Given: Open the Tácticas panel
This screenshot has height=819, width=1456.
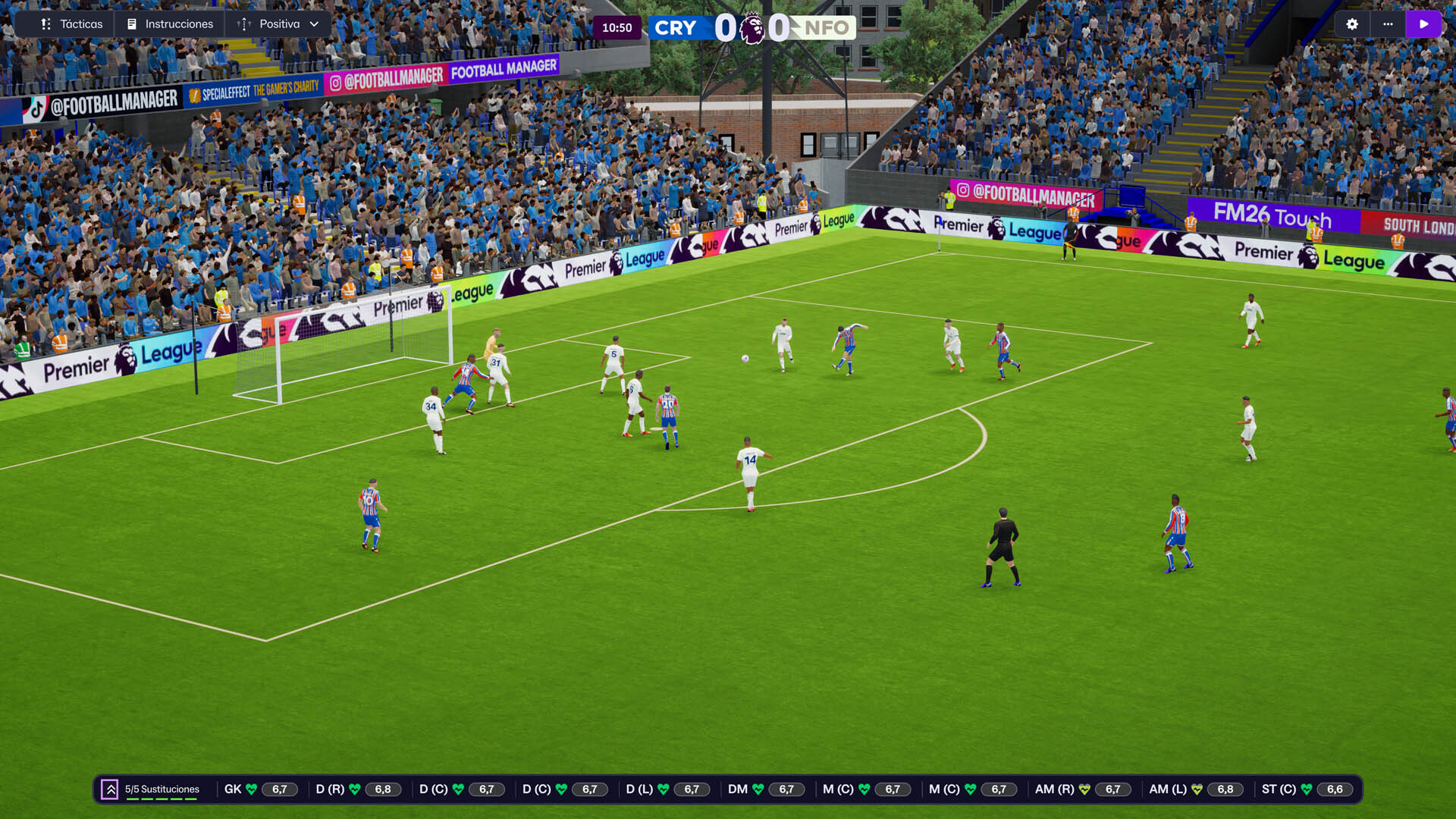Looking at the screenshot, I should pyautogui.click(x=71, y=24).
